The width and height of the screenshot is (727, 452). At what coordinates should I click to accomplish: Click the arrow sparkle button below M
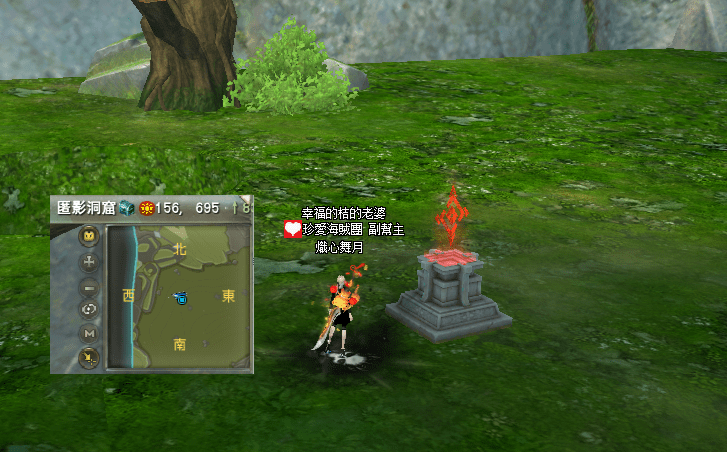[x=89, y=356]
